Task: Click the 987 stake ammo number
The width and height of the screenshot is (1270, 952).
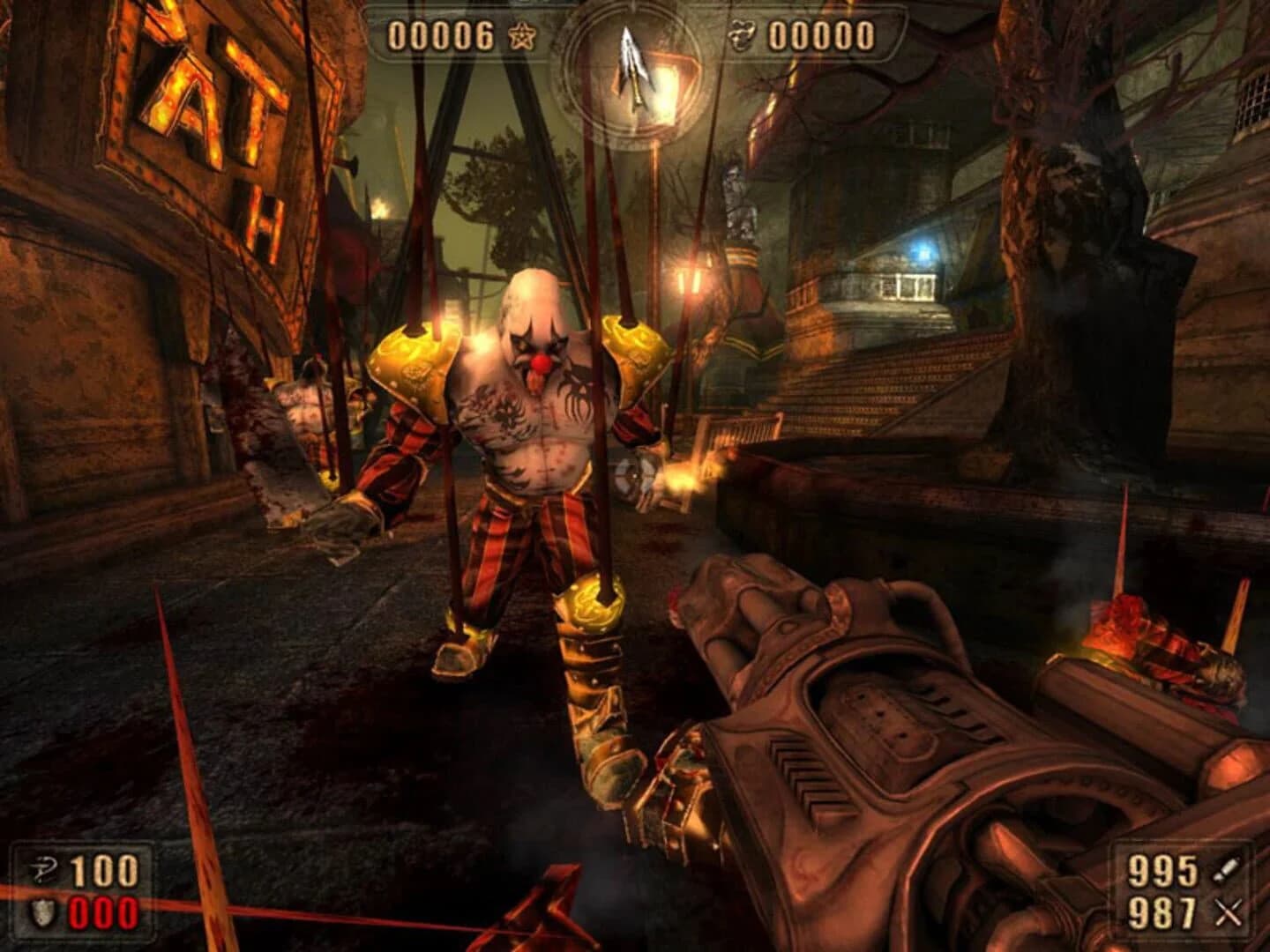Action: pos(1162,914)
